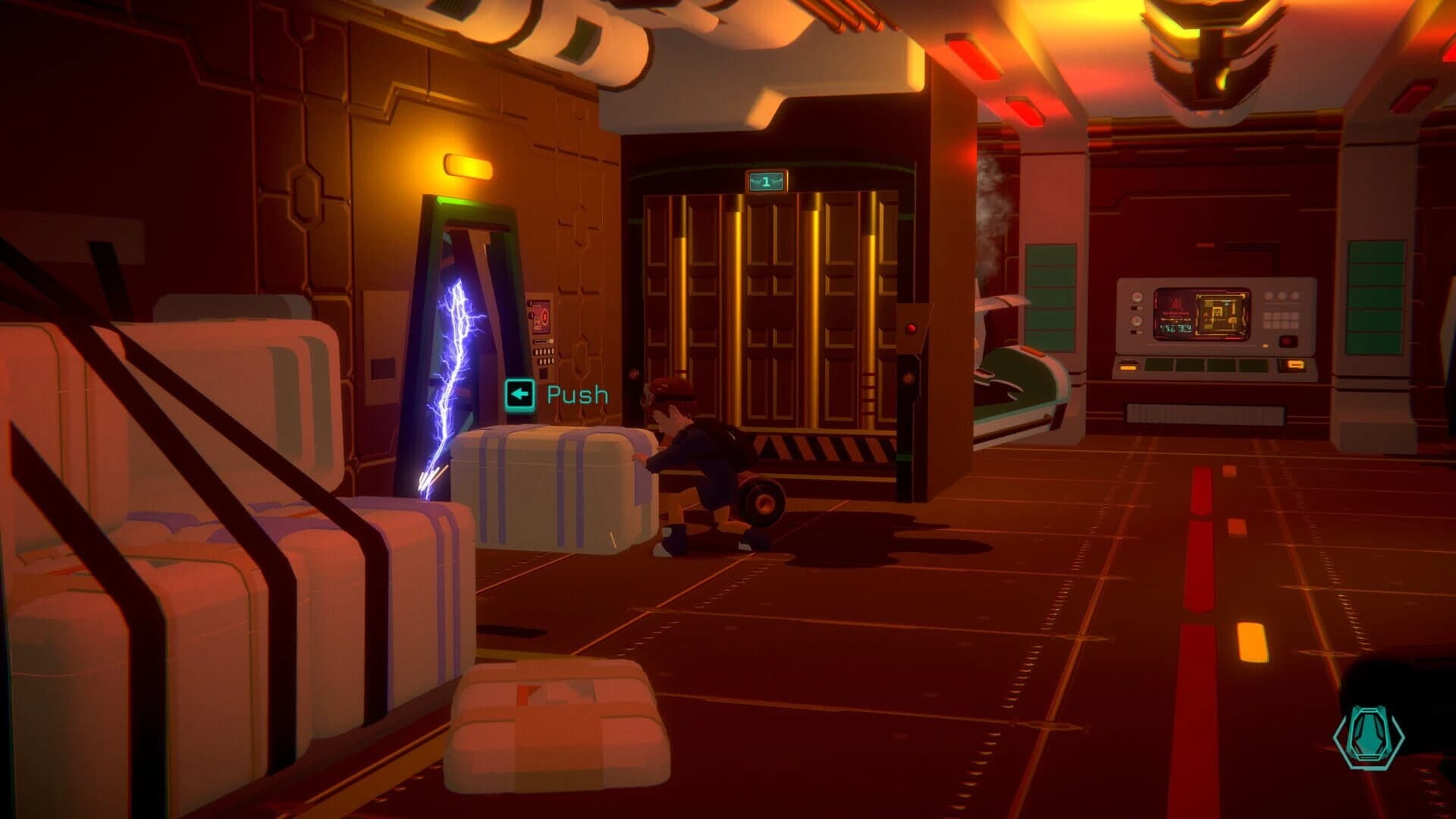Click the number 1 sign above the door
Screen dimensions: 1456x819
[766, 179]
